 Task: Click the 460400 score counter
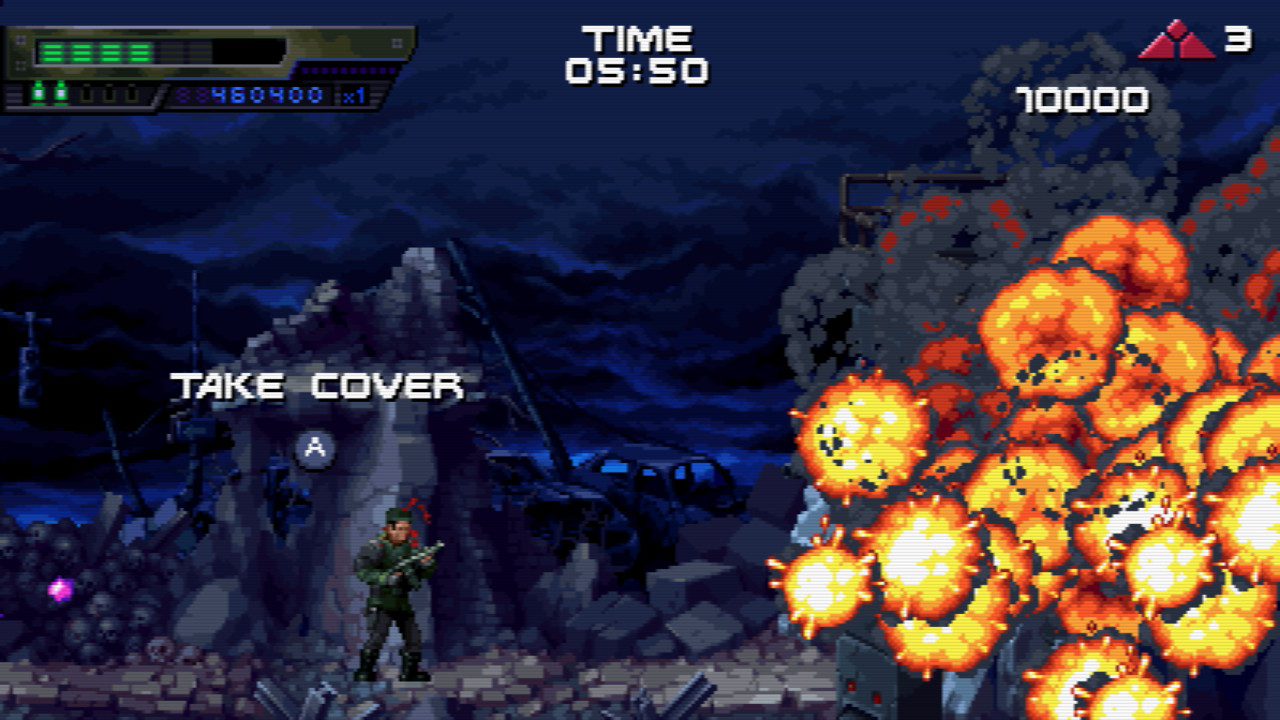click(x=266, y=95)
